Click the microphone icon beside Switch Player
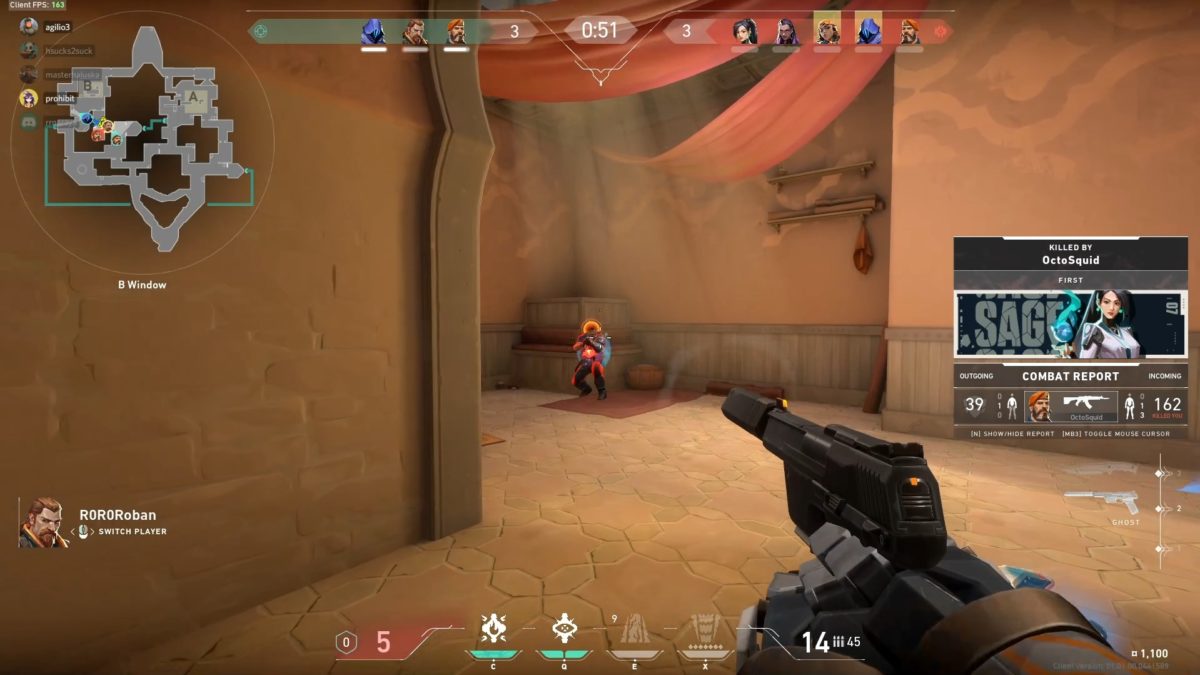This screenshot has height=675, width=1200. coord(84,531)
